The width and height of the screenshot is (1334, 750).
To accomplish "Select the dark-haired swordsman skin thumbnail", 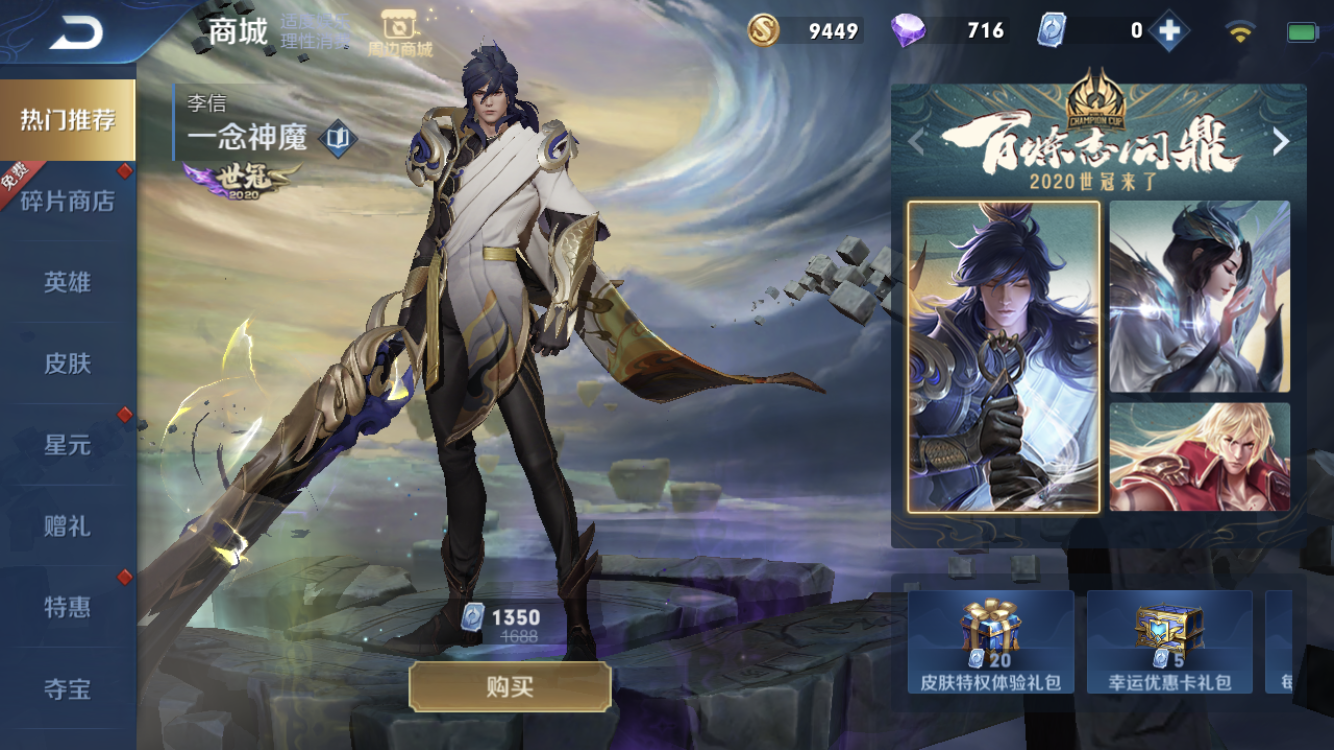I will pos(1003,356).
